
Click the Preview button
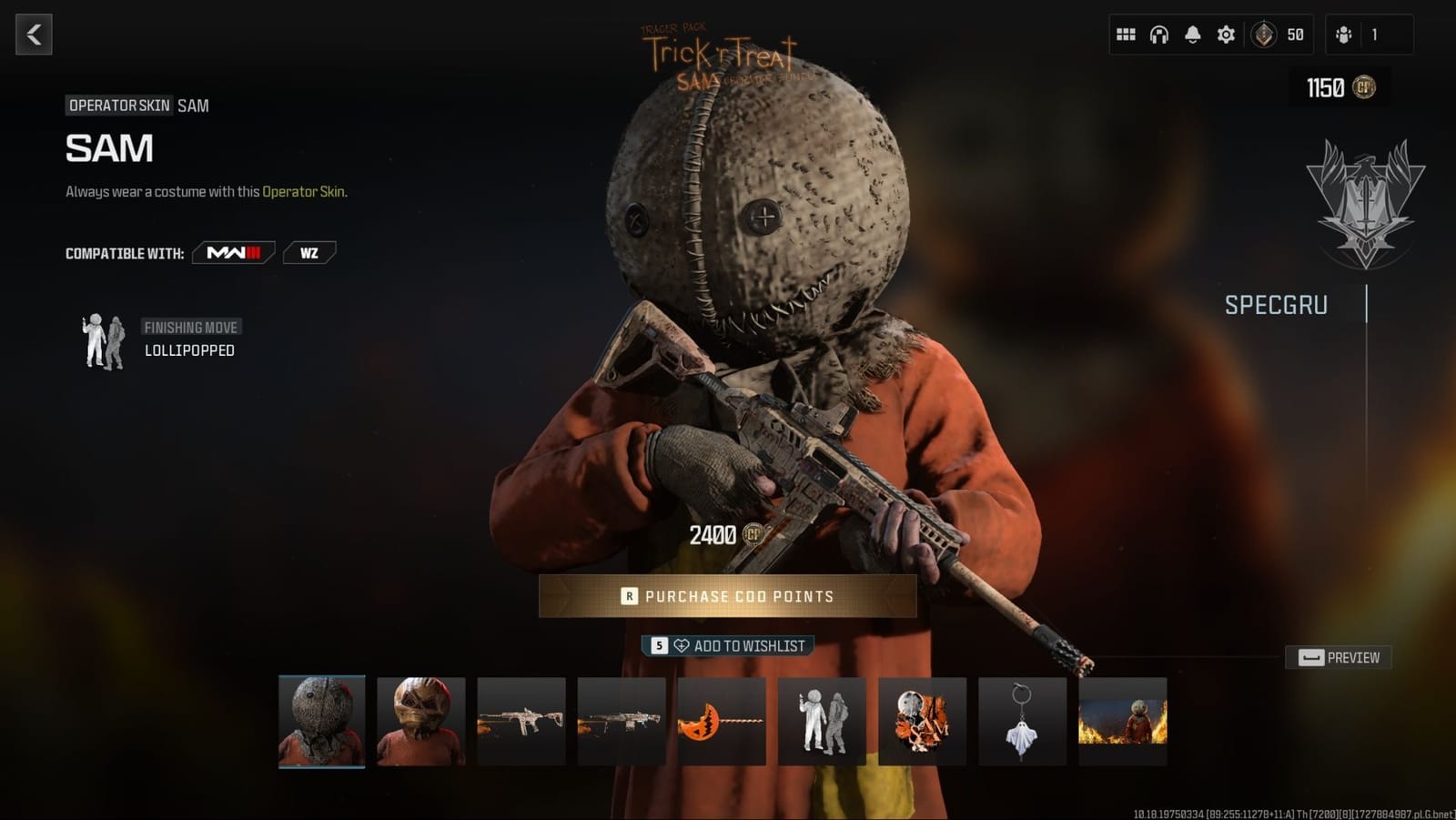(1338, 657)
